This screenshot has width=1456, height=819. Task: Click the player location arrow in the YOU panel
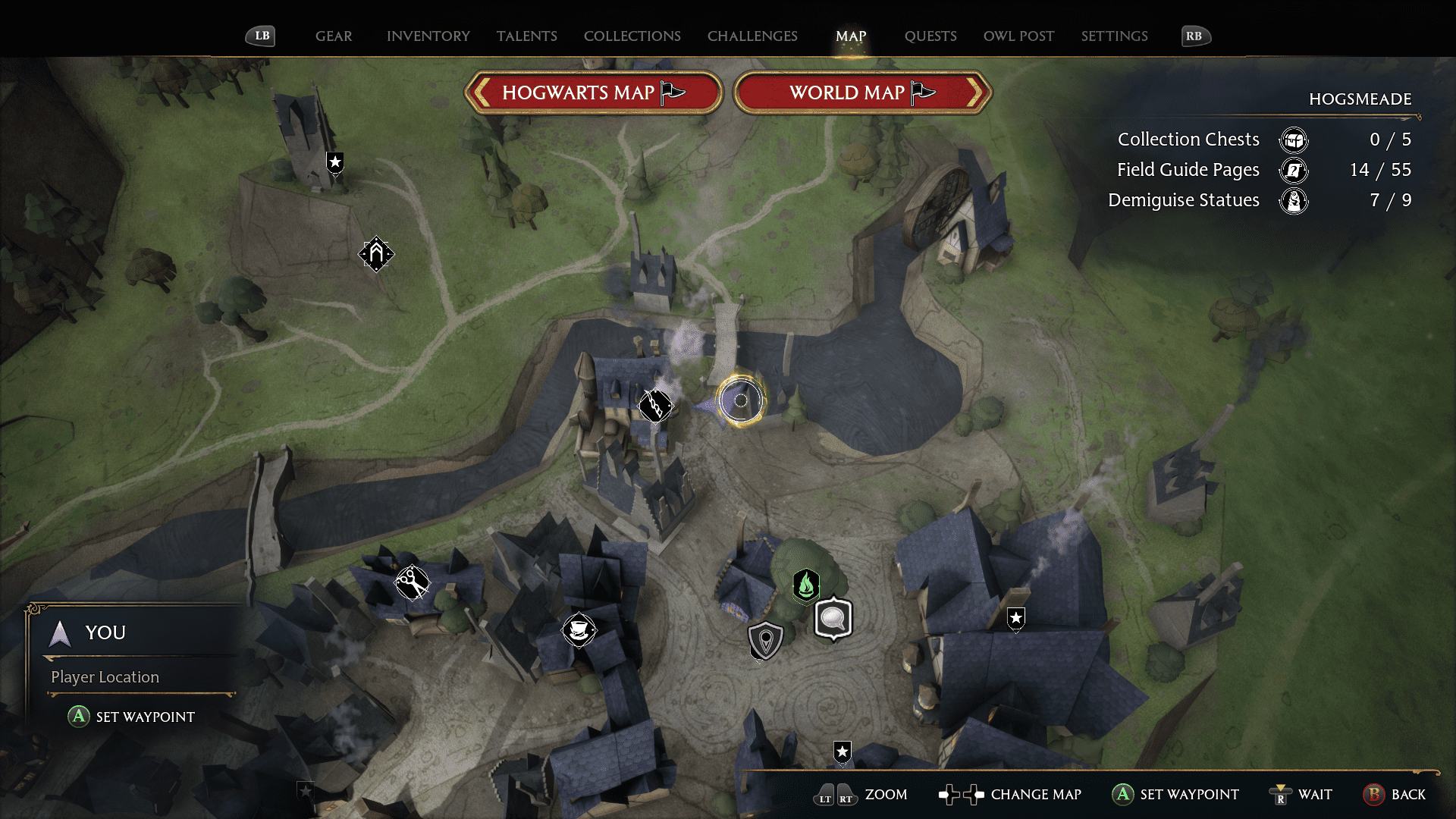(59, 632)
